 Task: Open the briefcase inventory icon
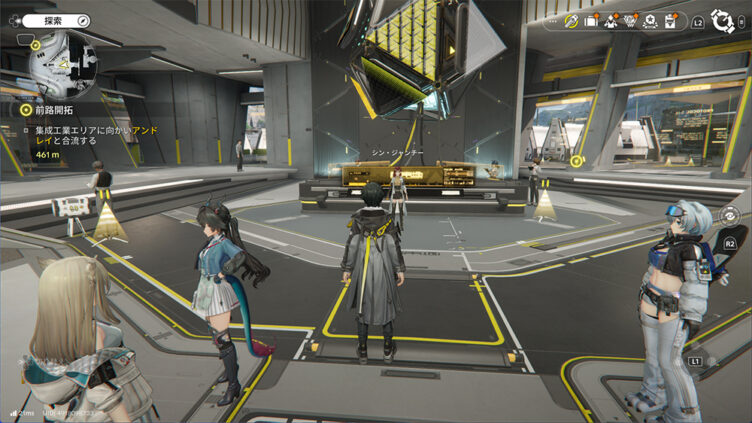pos(591,20)
